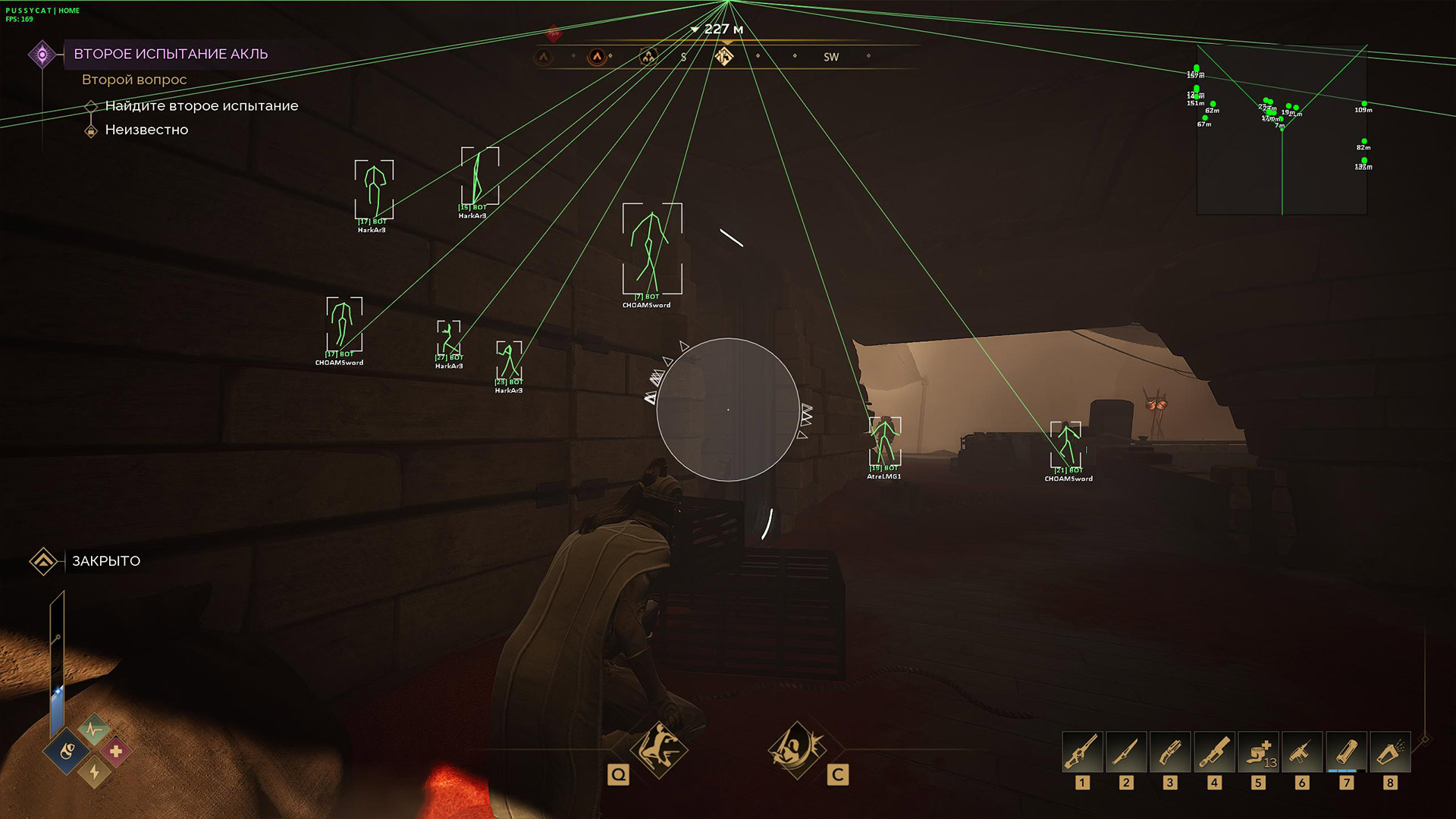Select objective Найдите второе испытание
This screenshot has height=819, width=1456.
(201, 106)
